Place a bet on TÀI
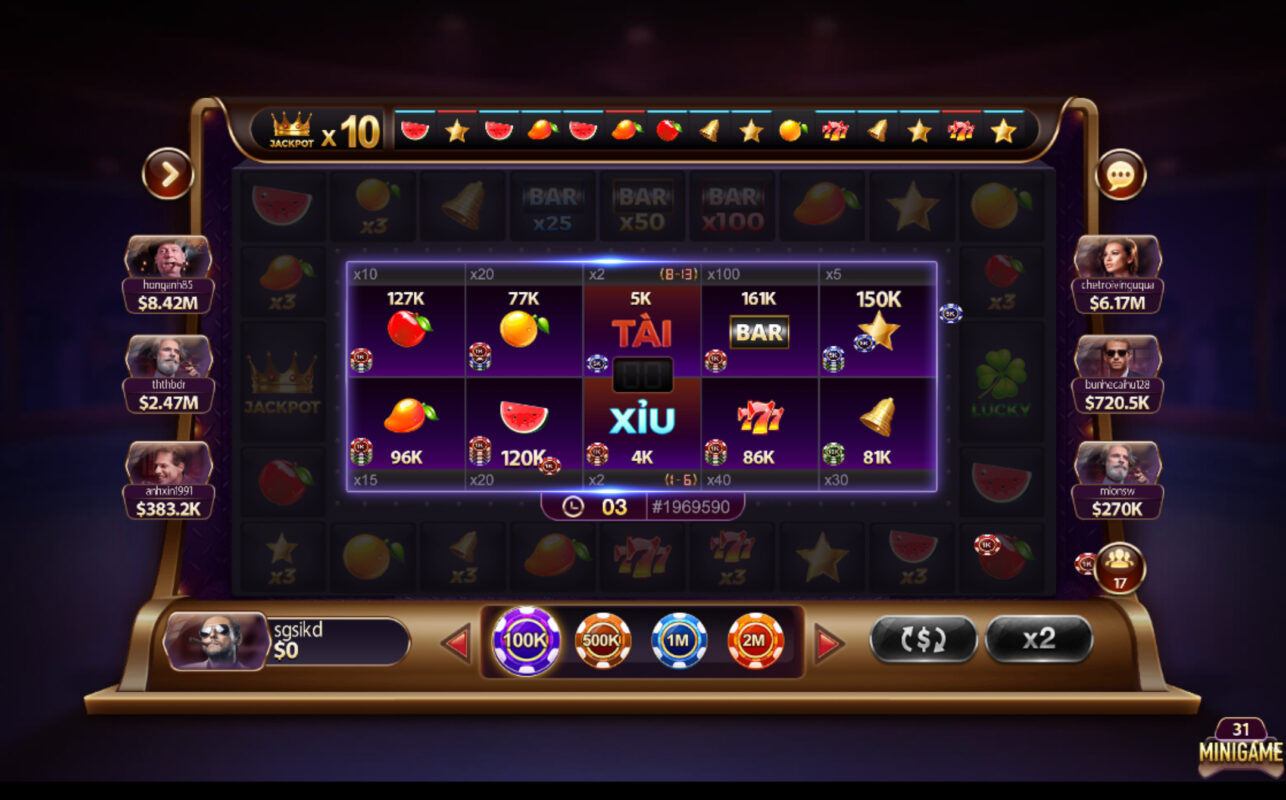The width and height of the screenshot is (1286, 800). (641, 330)
